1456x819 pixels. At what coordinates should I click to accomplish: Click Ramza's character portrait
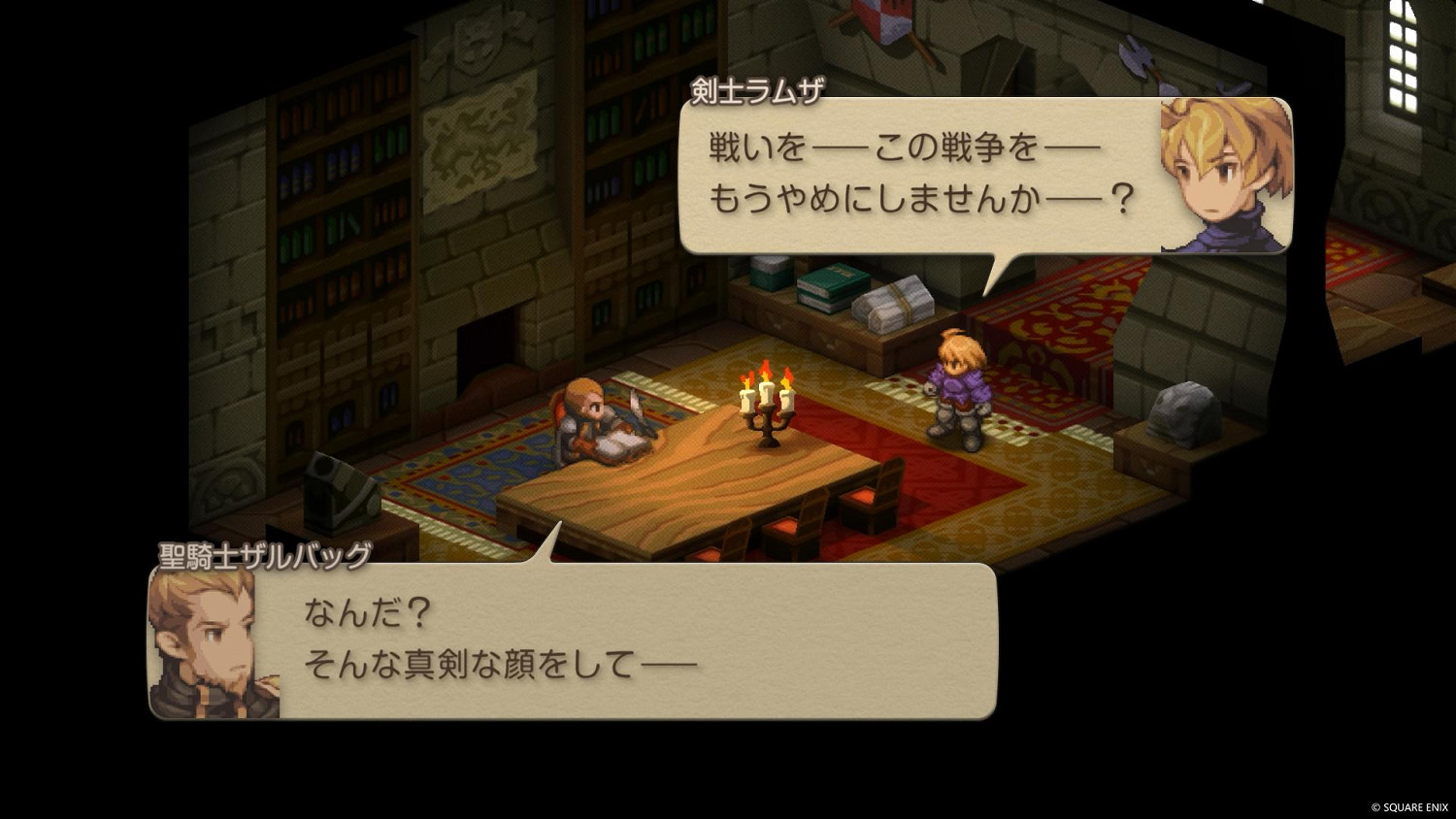pyautogui.click(x=1224, y=173)
